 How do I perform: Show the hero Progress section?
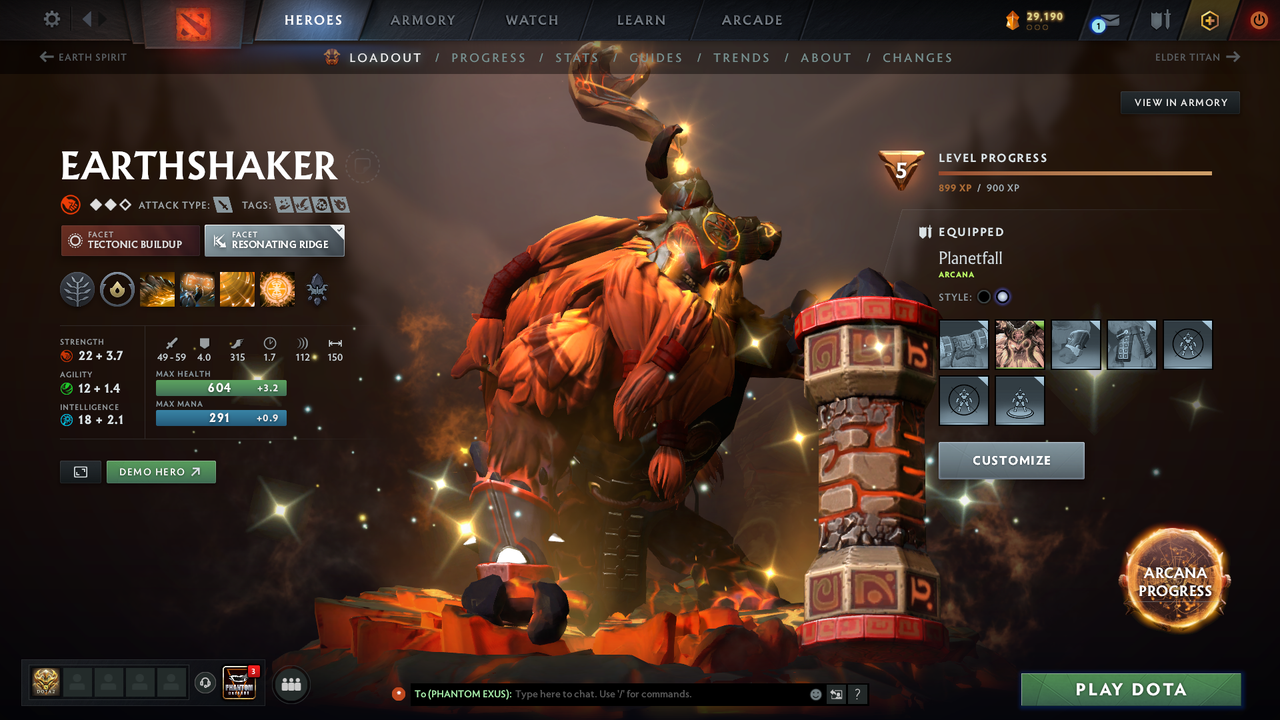click(x=488, y=58)
